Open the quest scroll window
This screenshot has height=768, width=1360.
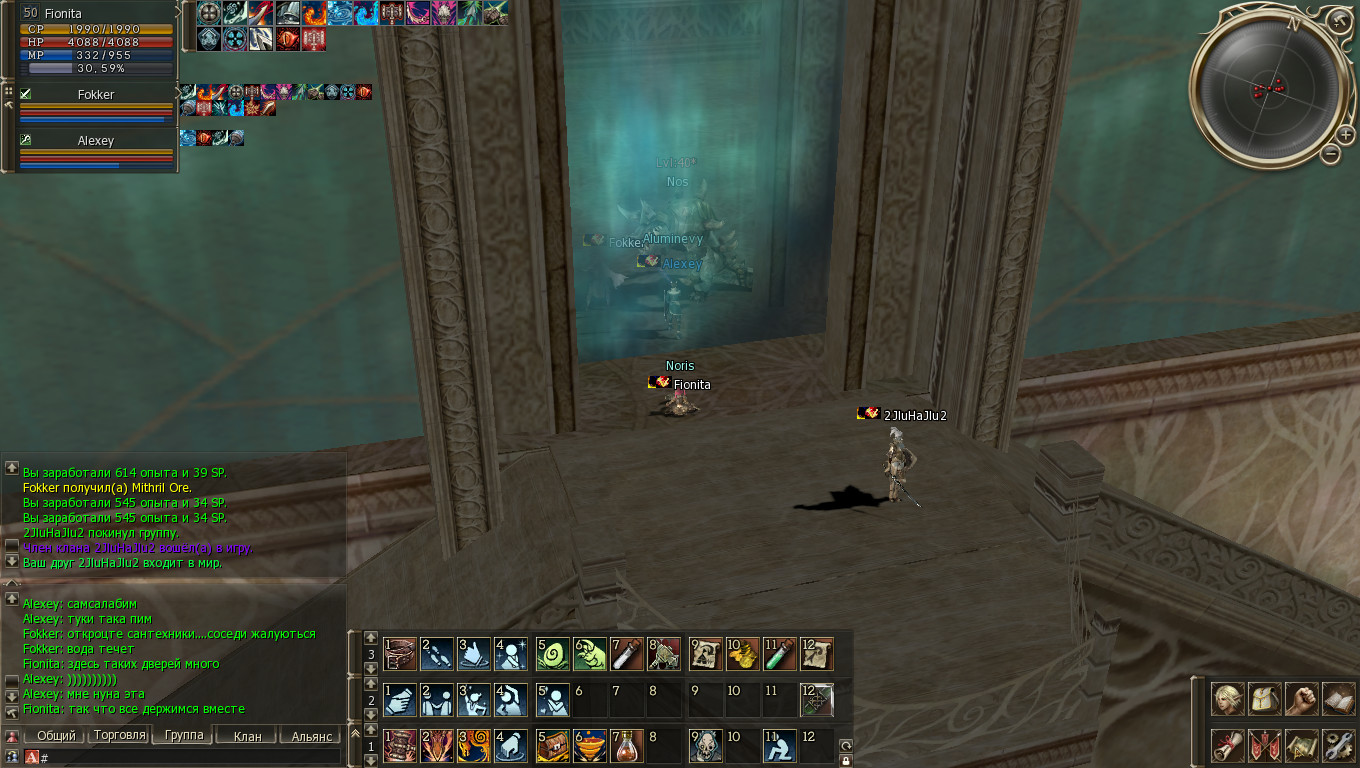[1227, 745]
